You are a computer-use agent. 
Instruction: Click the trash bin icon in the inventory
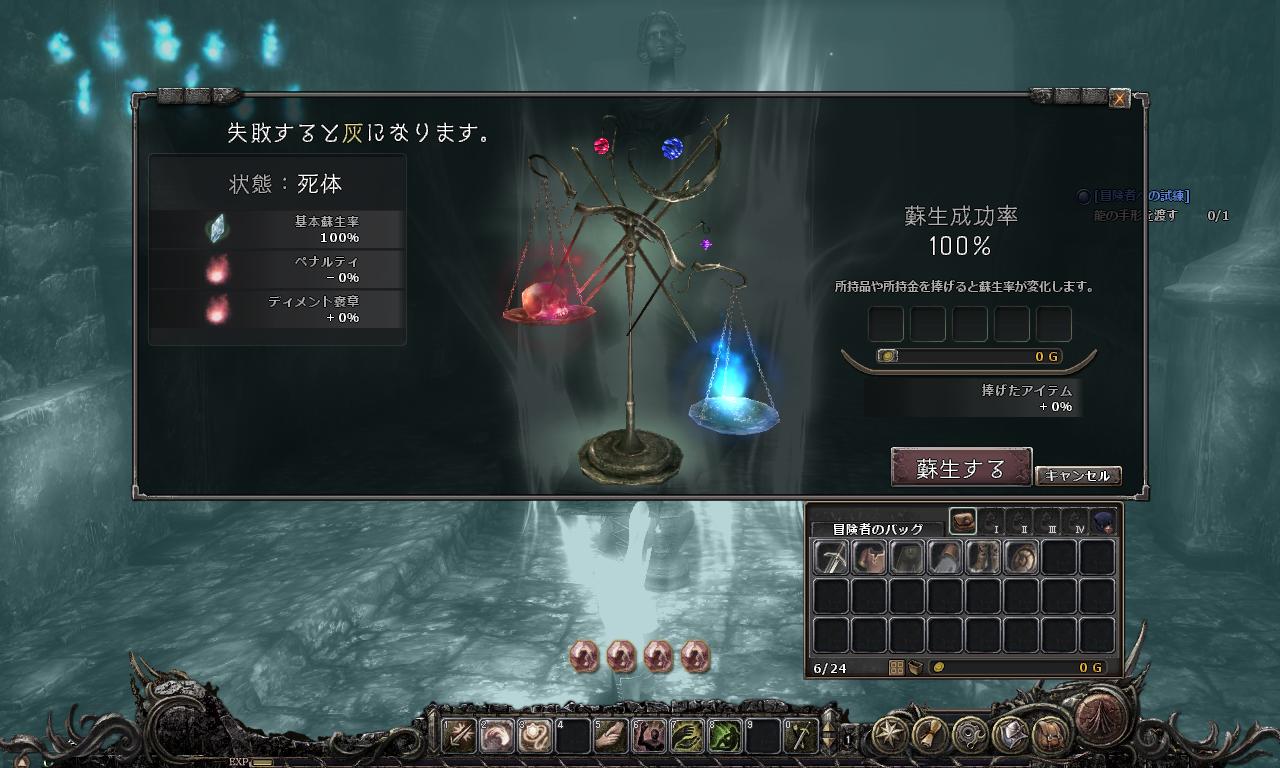(x=916, y=667)
